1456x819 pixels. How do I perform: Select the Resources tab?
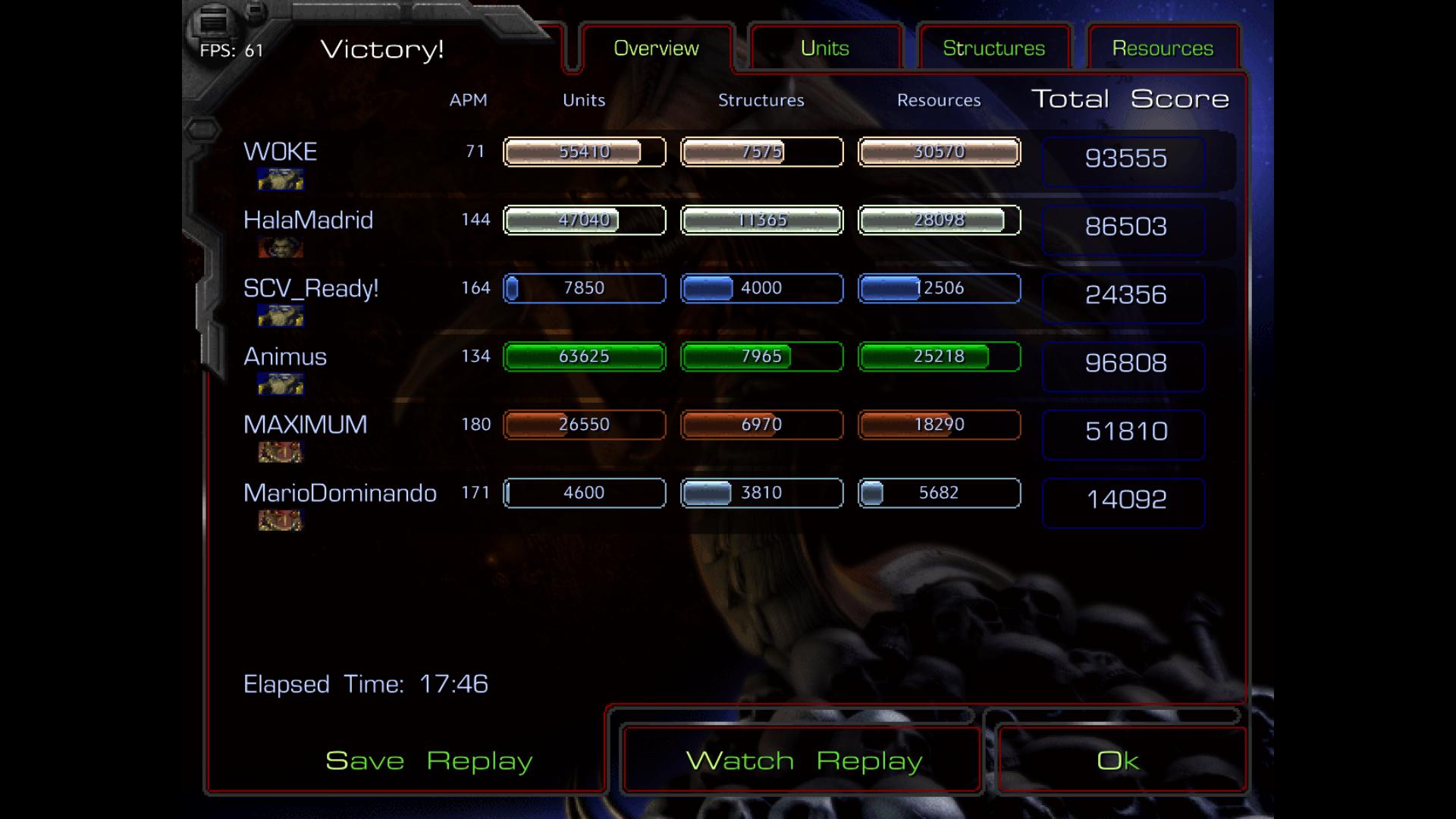[x=1163, y=49]
